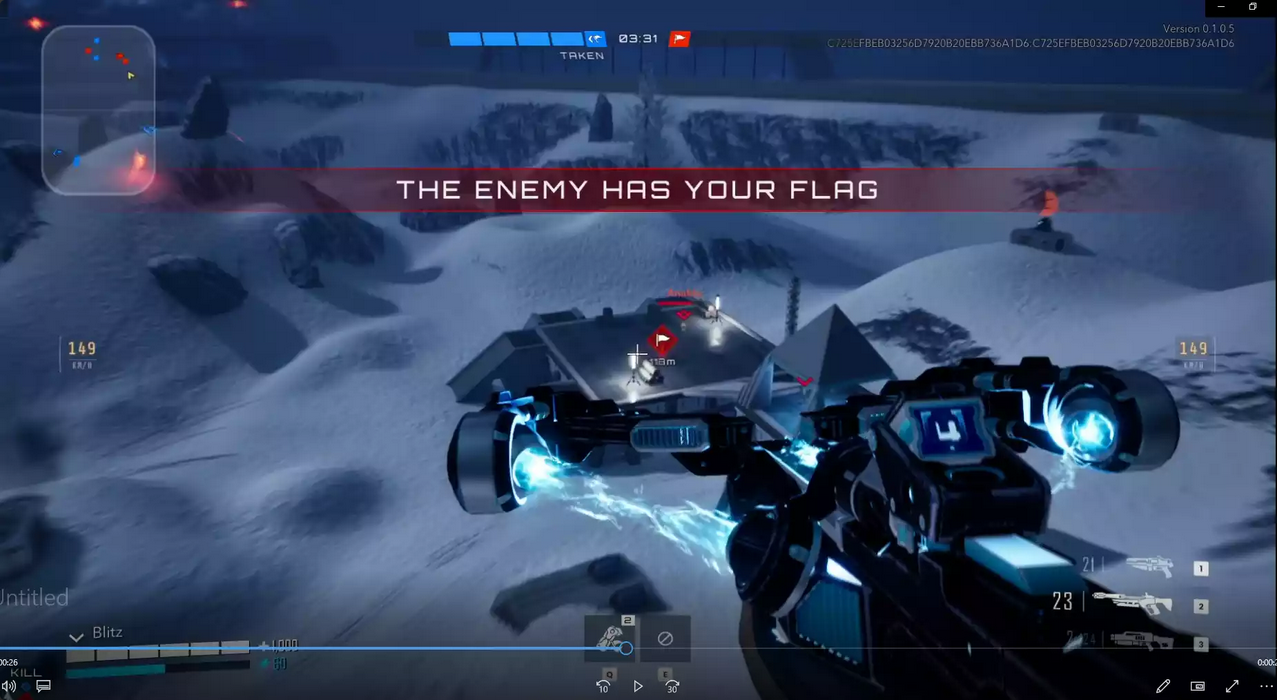Click the blue team flag status icon
This screenshot has height=700, width=1277.
pyautogui.click(x=596, y=39)
